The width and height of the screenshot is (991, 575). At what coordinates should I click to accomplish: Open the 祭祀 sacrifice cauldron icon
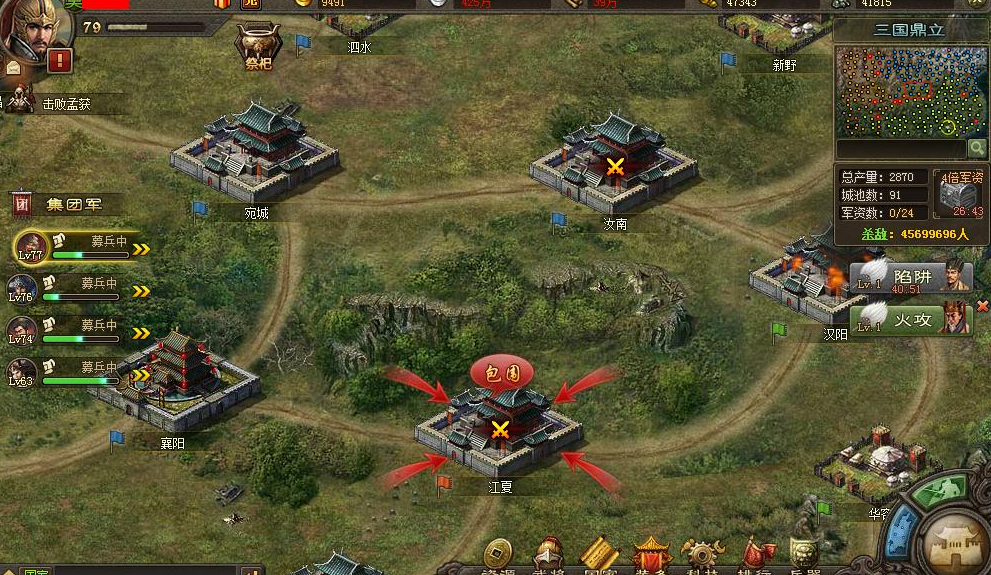click(259, 47)
